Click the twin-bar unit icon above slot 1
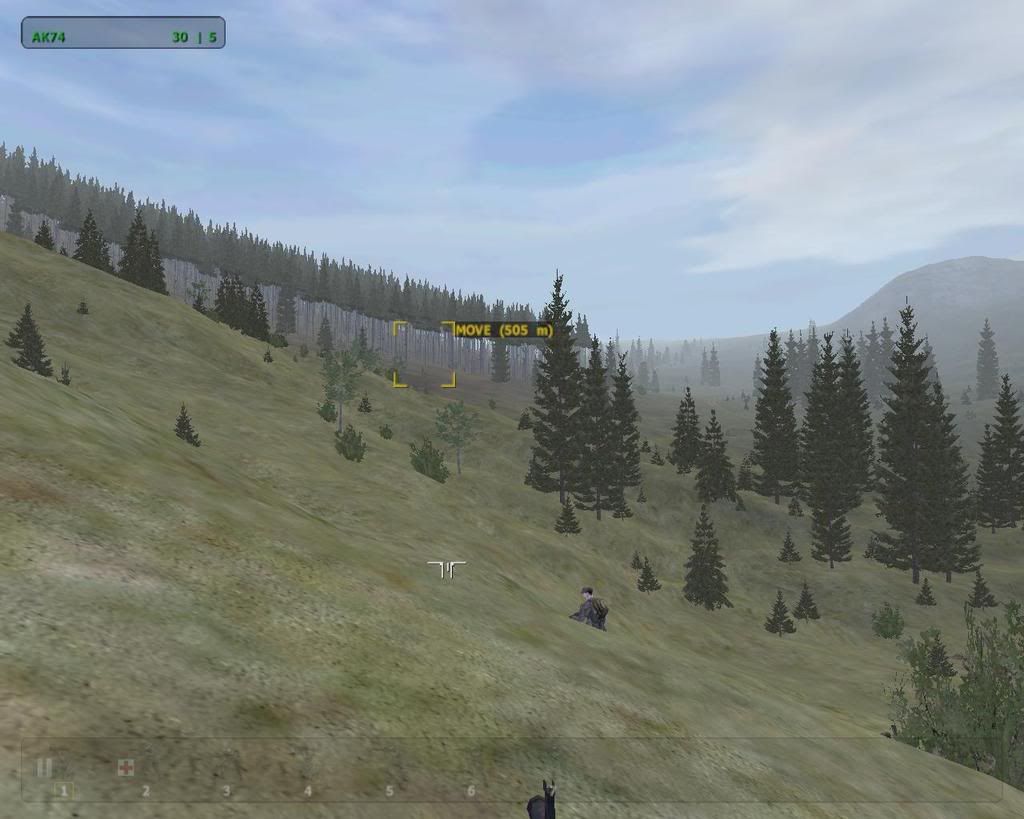This screenshot has height=819, width=1024. [x=44, y=768]
